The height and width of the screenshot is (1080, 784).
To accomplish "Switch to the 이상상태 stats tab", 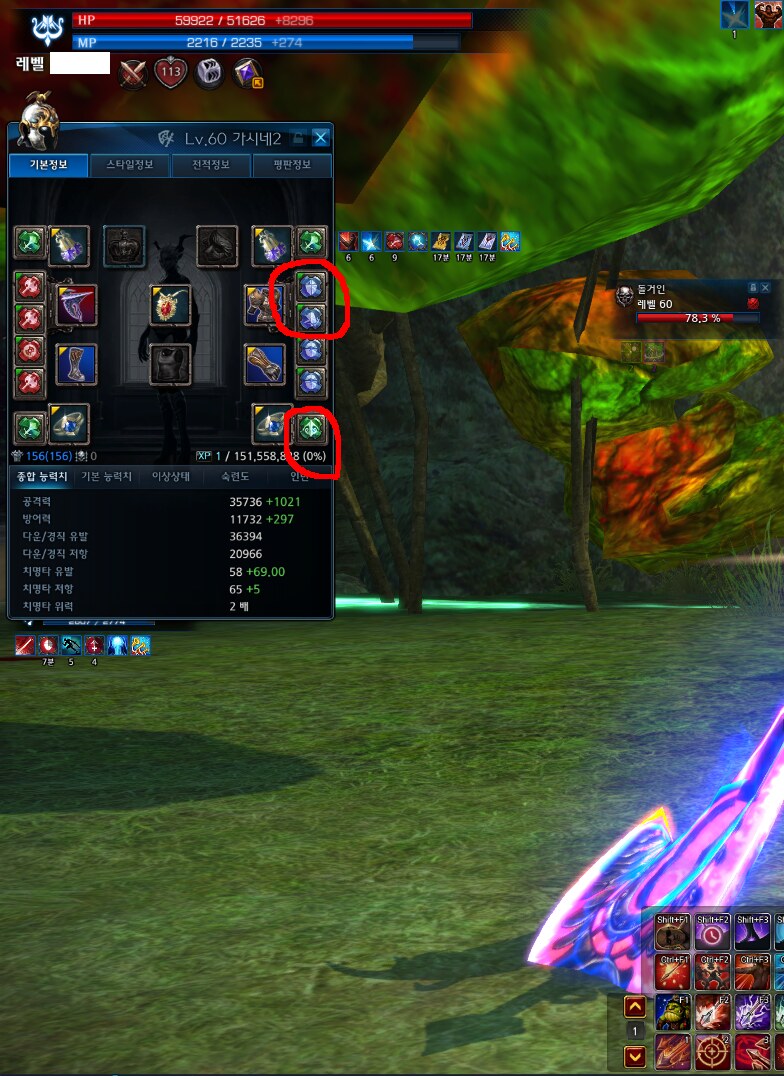I will (x=170, y=477).
